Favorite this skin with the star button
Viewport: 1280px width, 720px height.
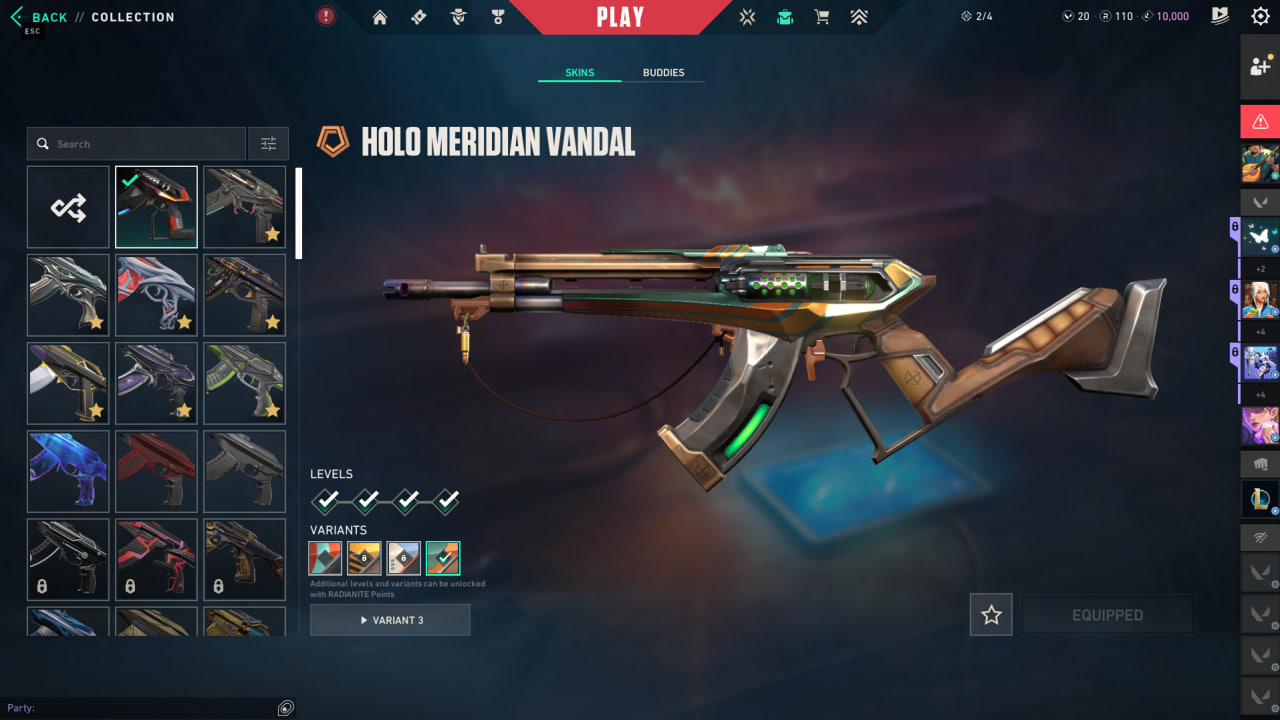[991, 615]
